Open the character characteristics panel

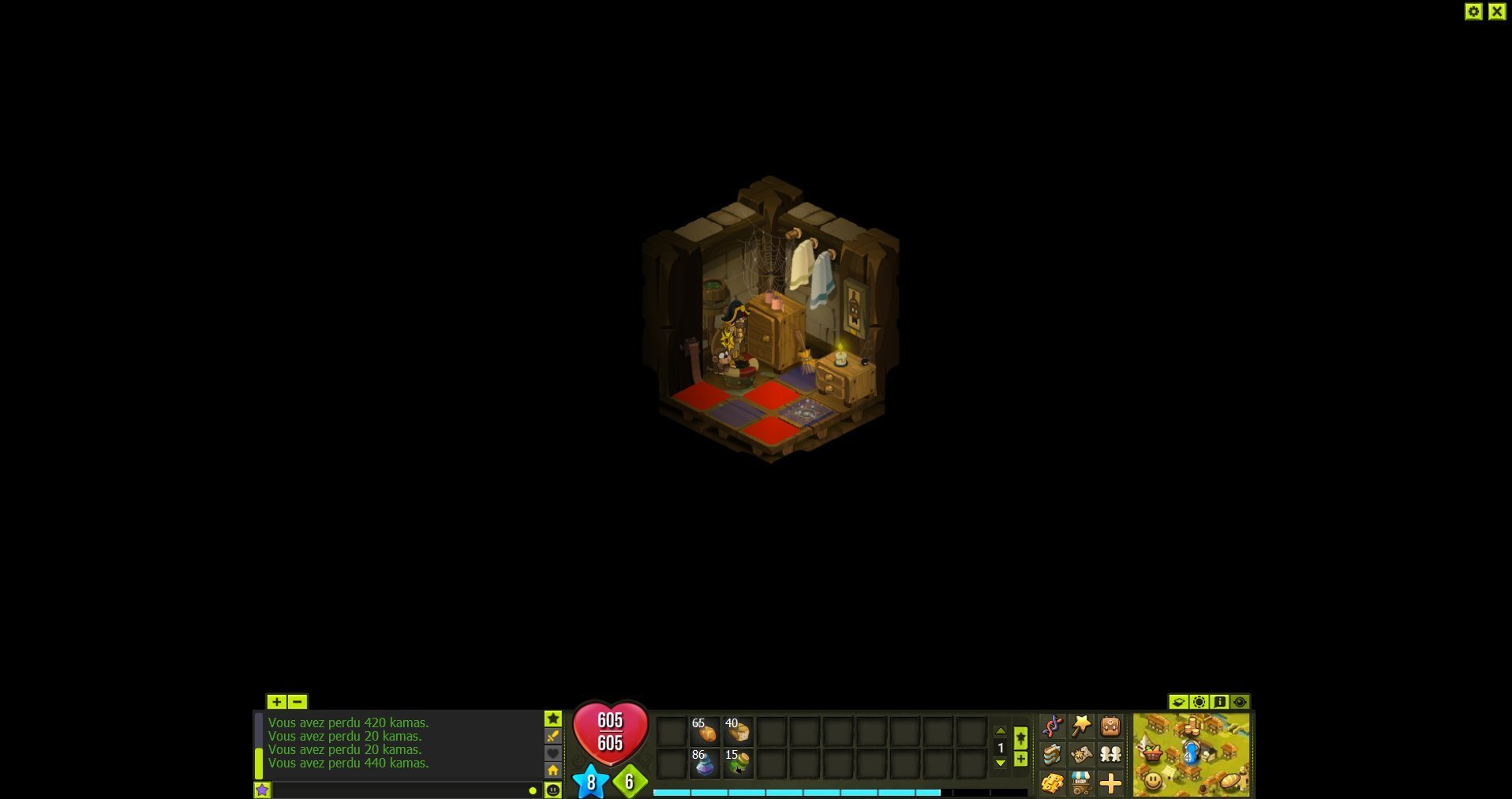[x=1053, y=726]
